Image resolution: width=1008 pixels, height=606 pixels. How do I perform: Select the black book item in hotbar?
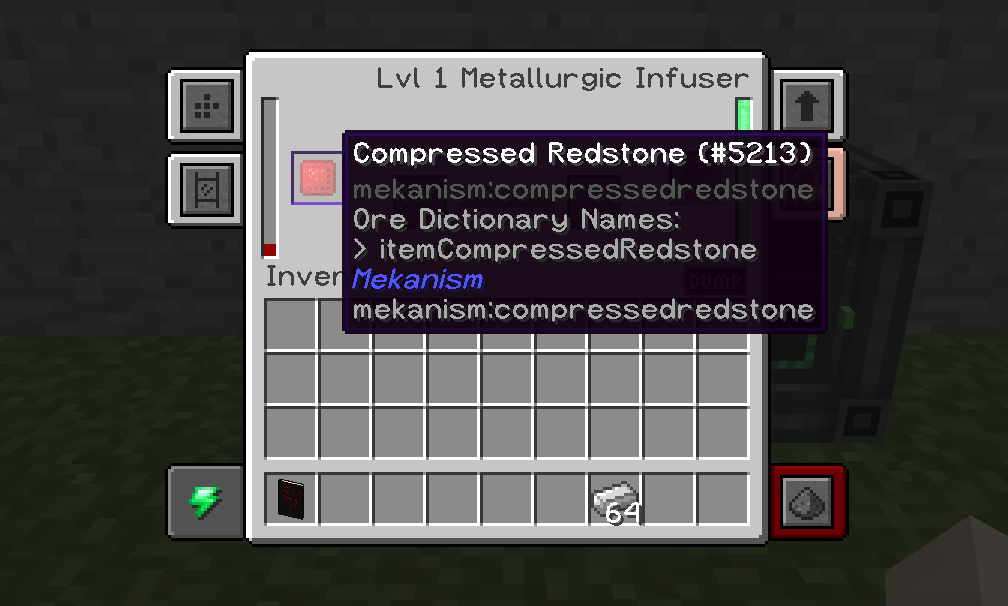click(x=291, y=499)
